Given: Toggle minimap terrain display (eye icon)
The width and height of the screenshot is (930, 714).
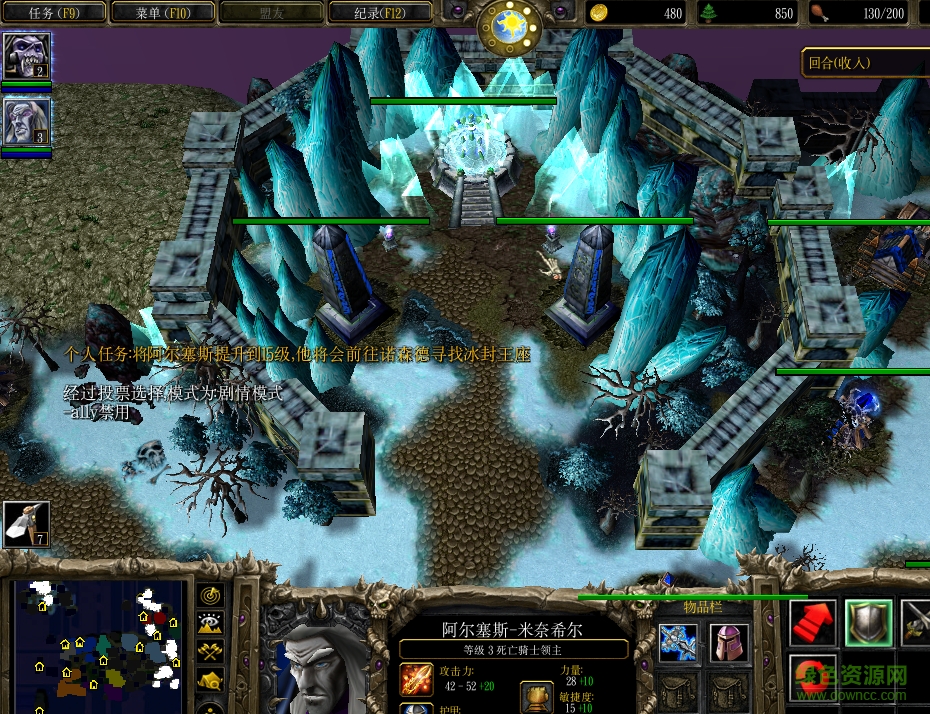Looking at the screenshot, I should click(209, 624).
